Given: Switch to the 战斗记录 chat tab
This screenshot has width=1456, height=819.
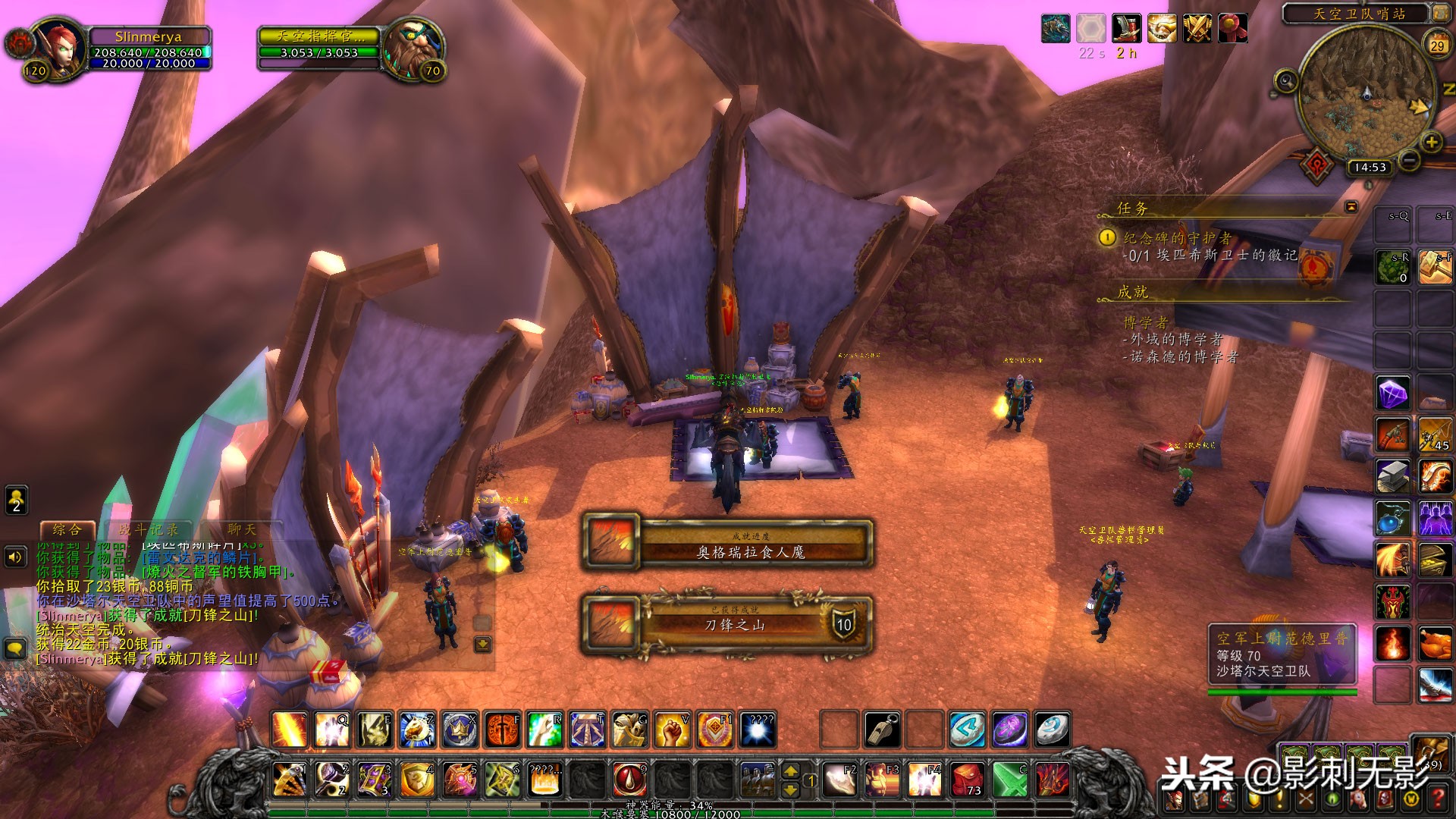Looking at the screenshot, I should [x=149, y=529].
